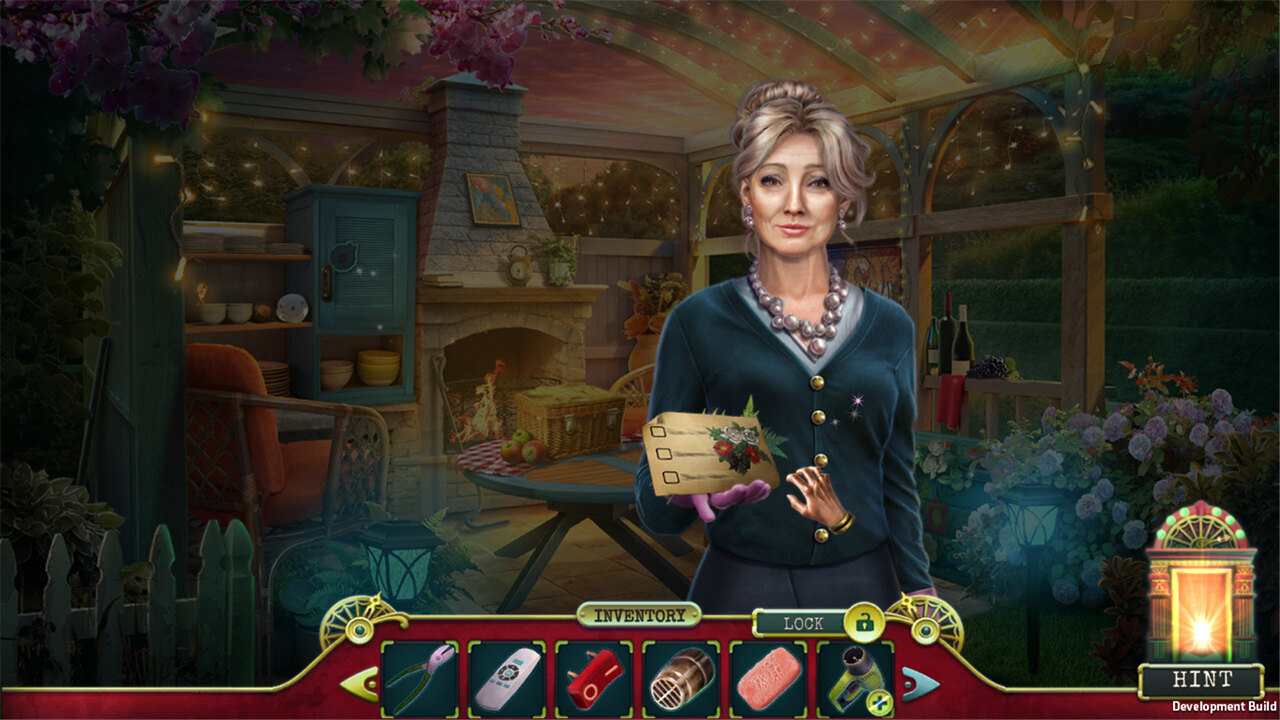Choose the brass grille cylinder item
Viewport: 1280px width, 720px height.
680,680
